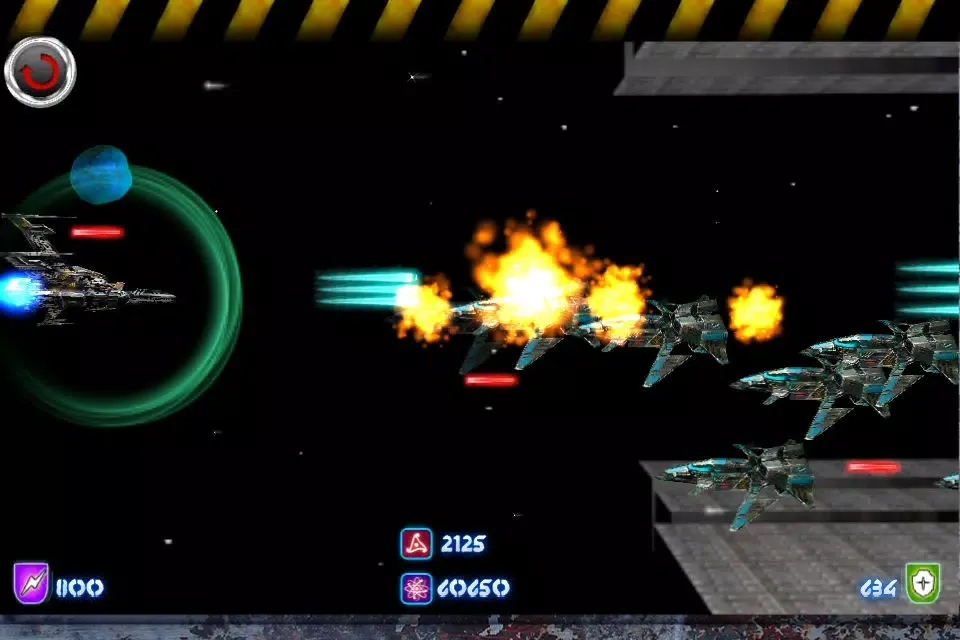
Task: Activate the purple lightning bolt energy icon
Action: (30, 583)
